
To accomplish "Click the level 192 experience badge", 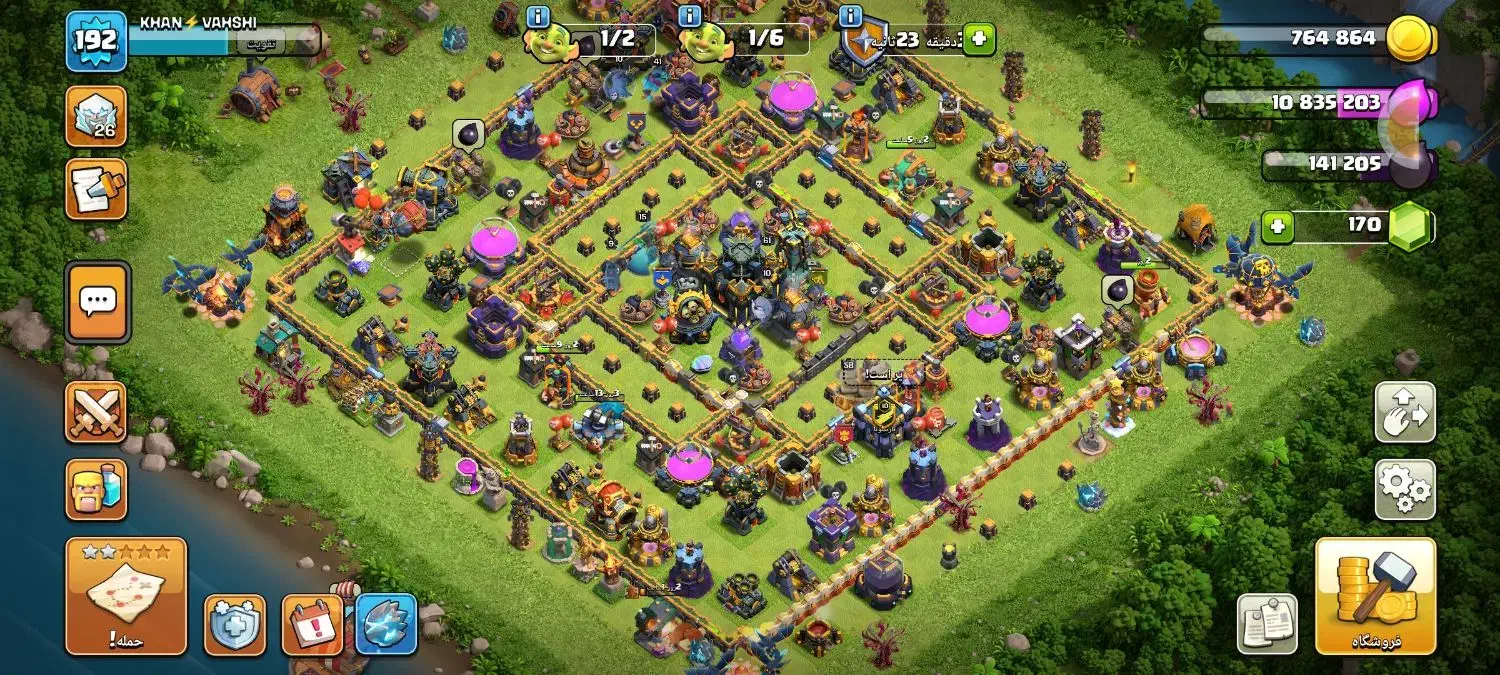I will point(96,41).
